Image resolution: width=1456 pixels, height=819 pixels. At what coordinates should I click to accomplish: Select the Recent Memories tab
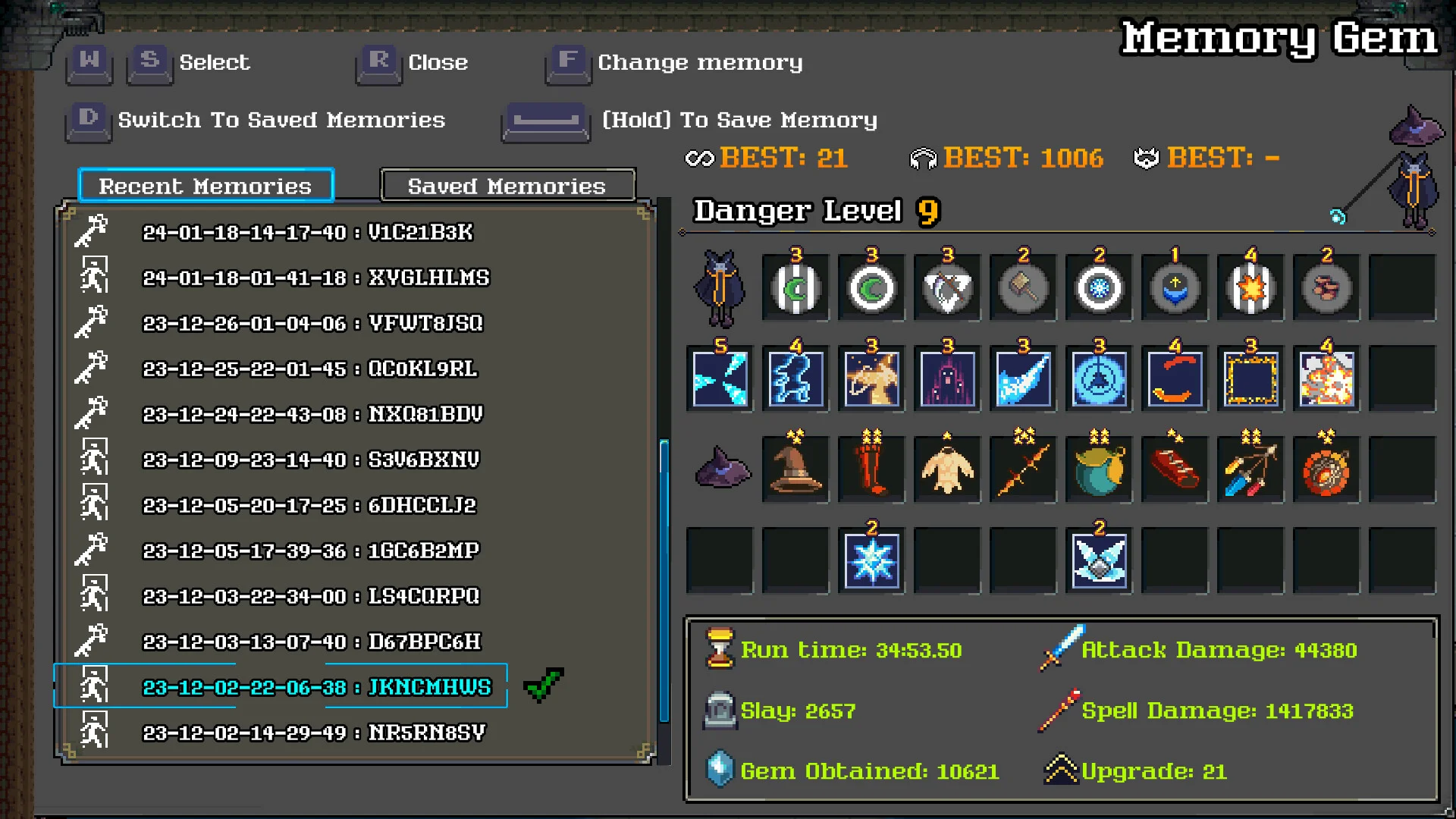(206, 186)
